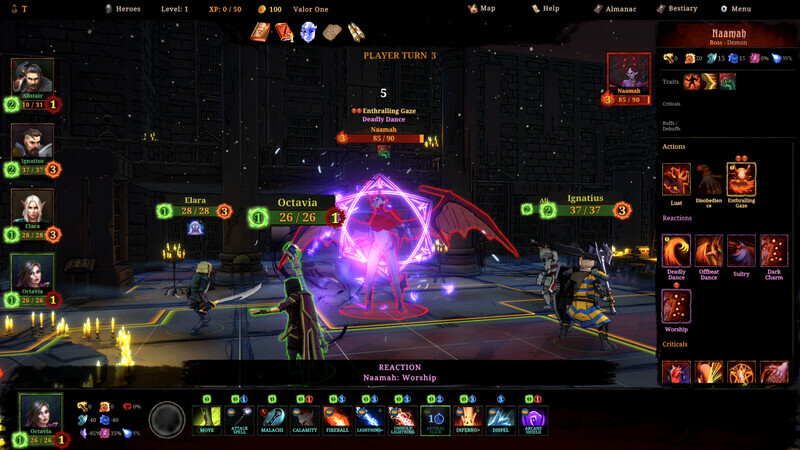Viewport: 800px width, 450px height.
Task: Cast Fireball from the hotbar
Action: pyautogui.click(x=337, y=419)
